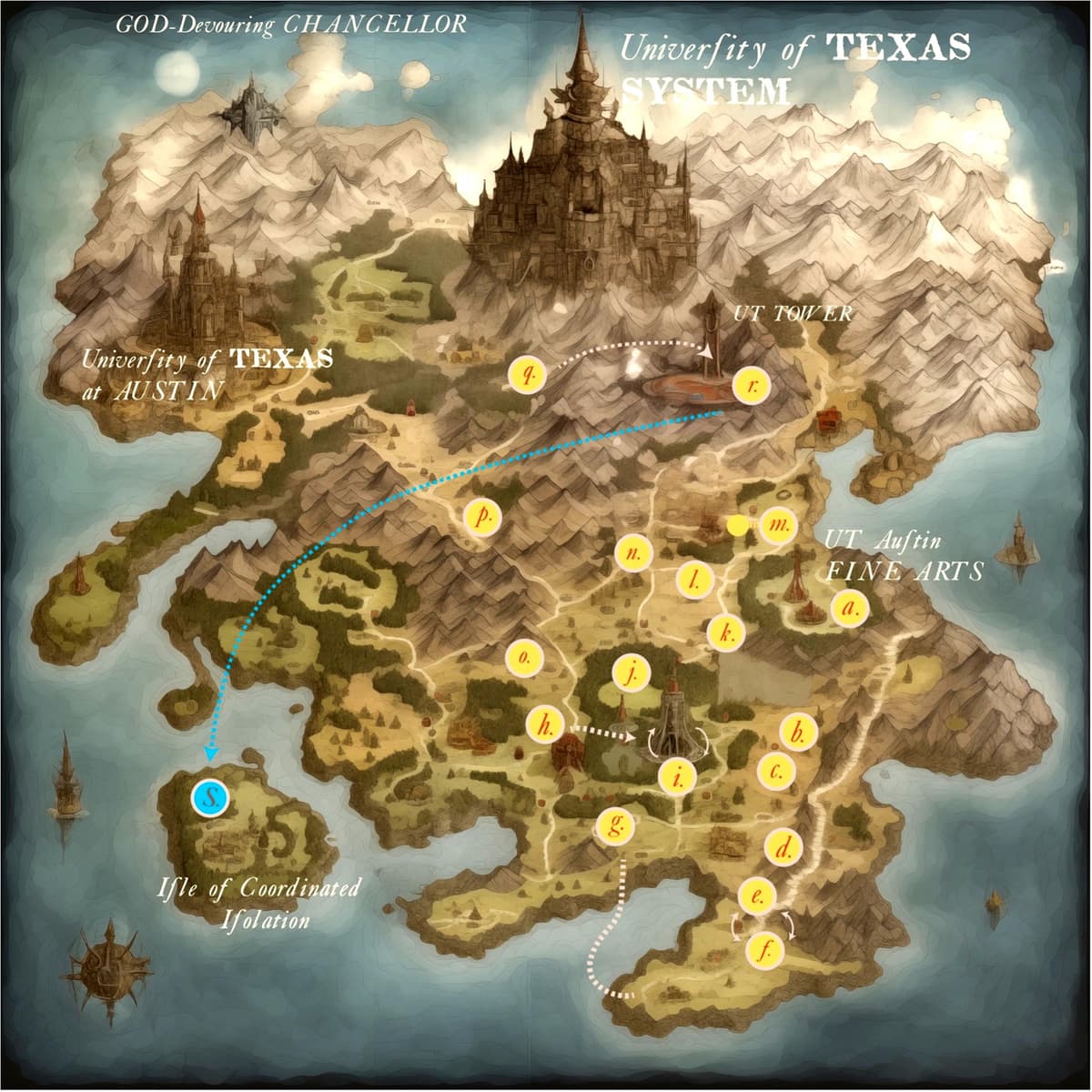The width and height of the screenshot is (1092, 1092).
Task: Select level node h.
Action: [x=546, y=724]
